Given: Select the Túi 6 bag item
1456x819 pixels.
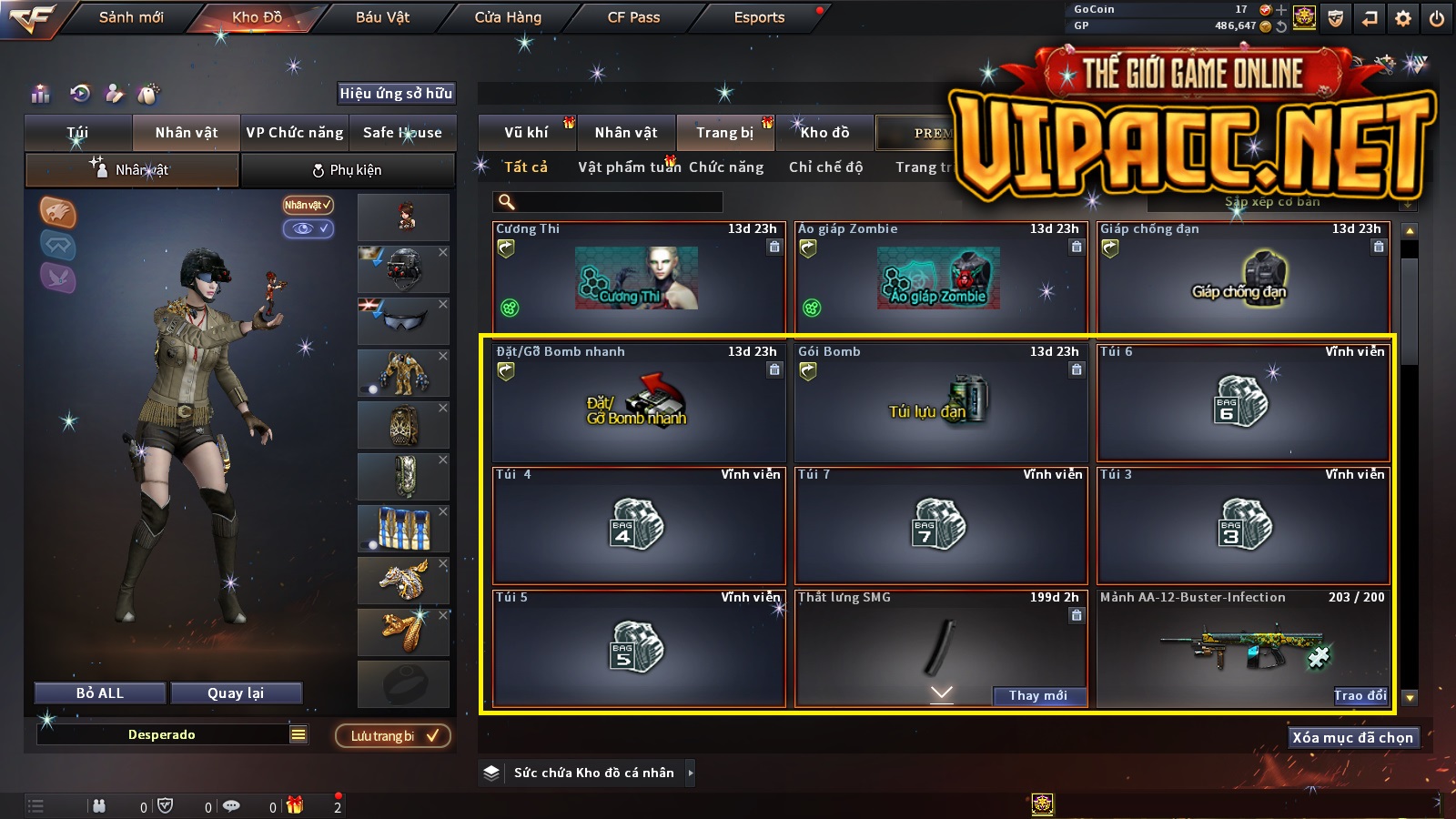Looking at the screenshot, I should (1243, 401).
